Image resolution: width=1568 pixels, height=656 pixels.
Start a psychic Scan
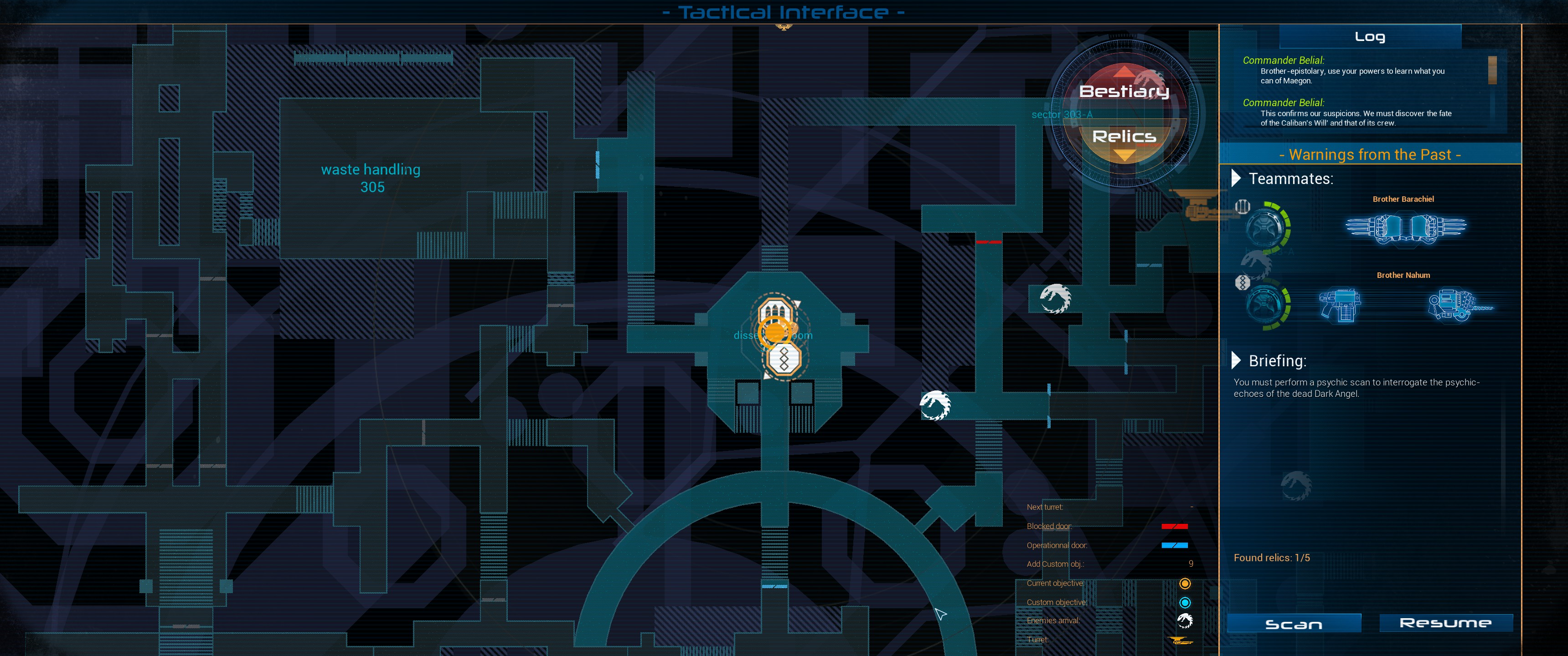pyautogui.click(x=1294, y=624)
